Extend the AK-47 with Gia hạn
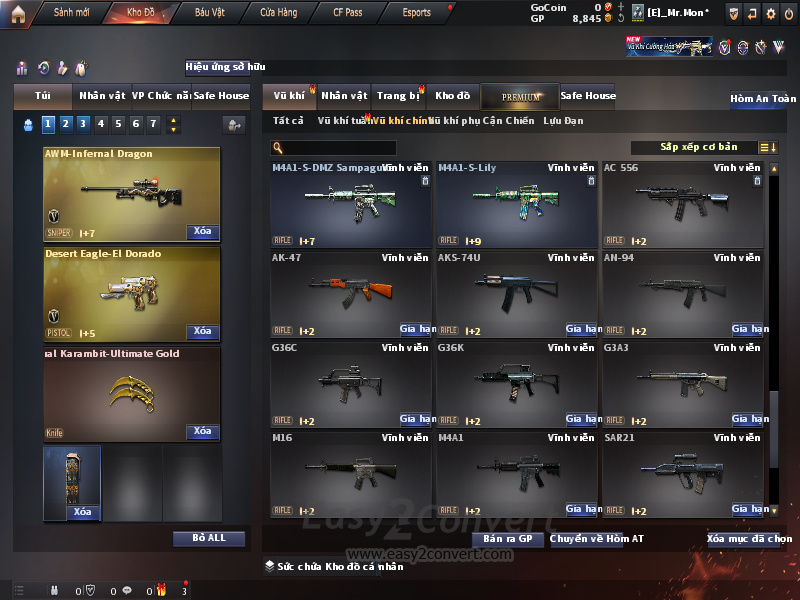This screenshot has height=600, width=800. [x=416, y=329]
